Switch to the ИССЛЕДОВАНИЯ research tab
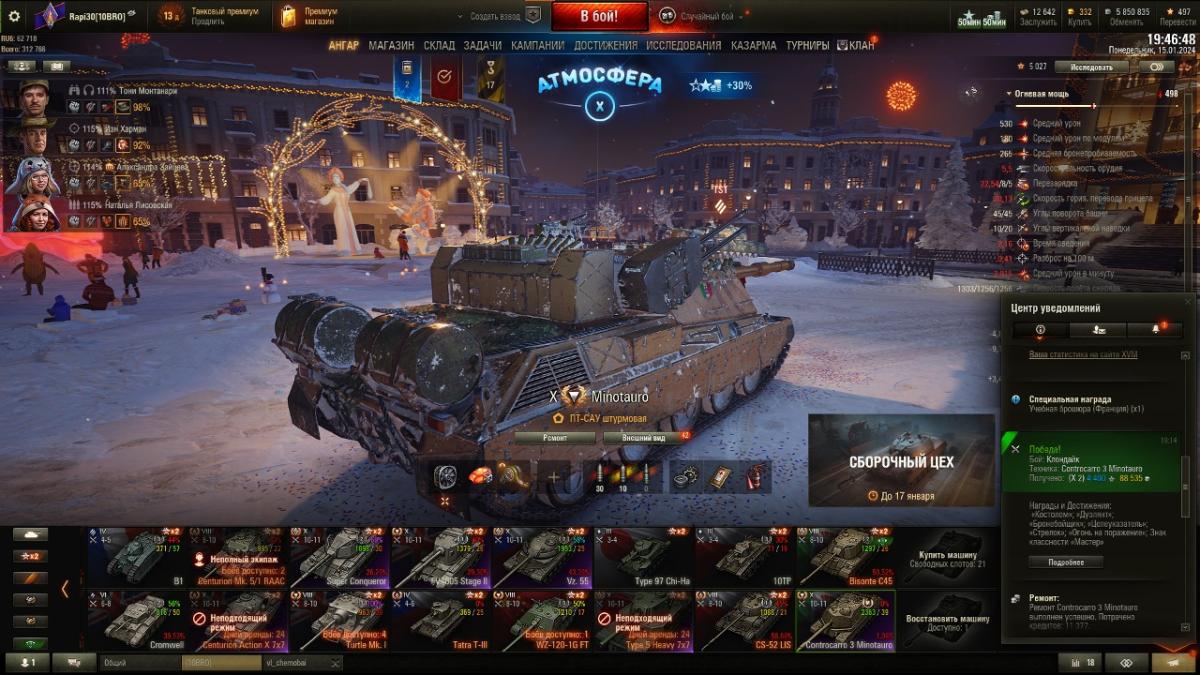Viewport: 1200px width, 675px height. point(683,46)
